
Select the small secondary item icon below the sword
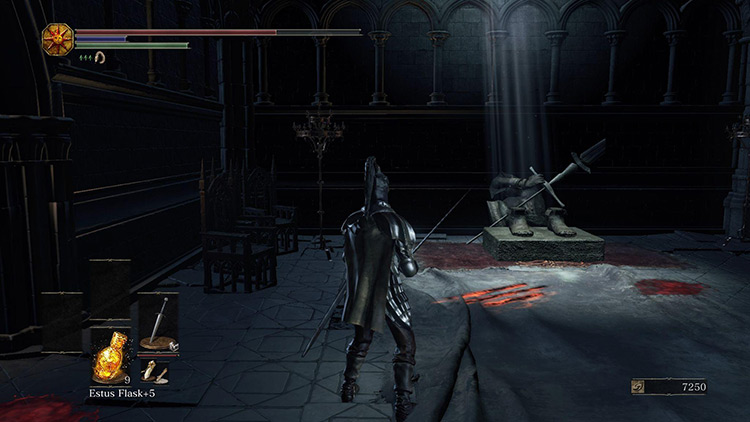click(155, 372)
